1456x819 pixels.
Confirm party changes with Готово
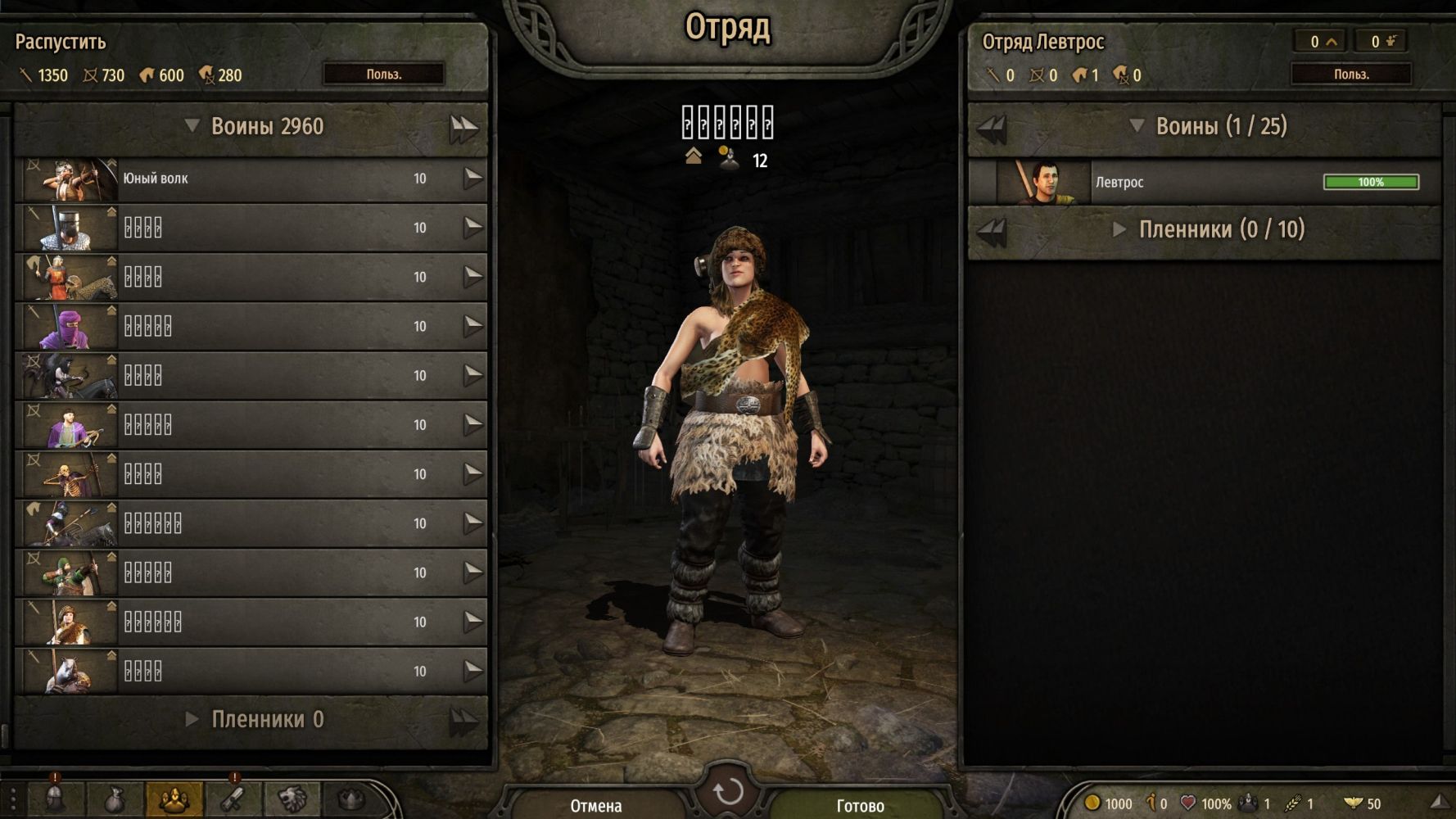click(860, 805)
